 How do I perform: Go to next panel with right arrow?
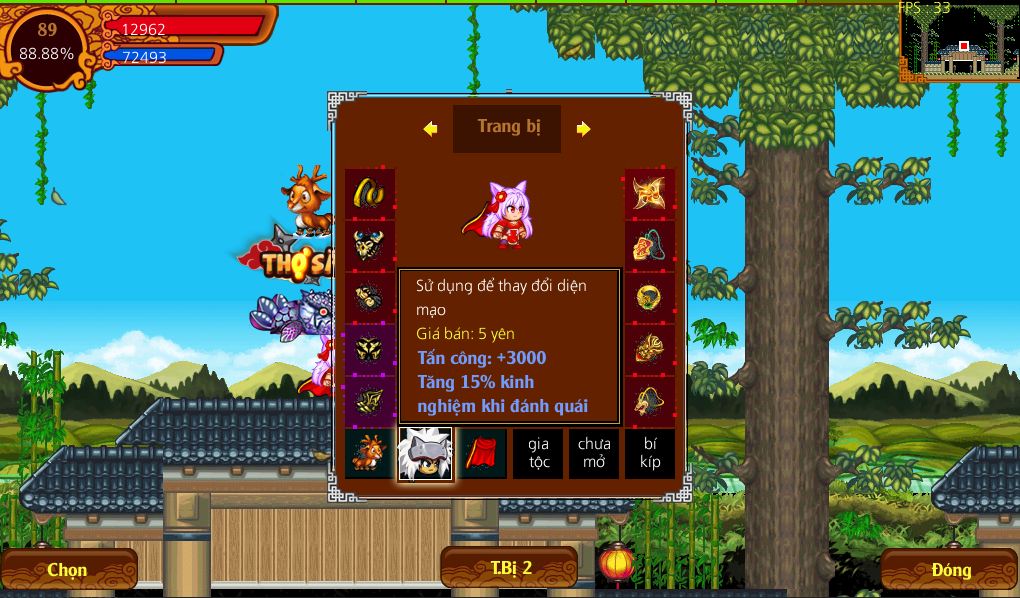584,129
